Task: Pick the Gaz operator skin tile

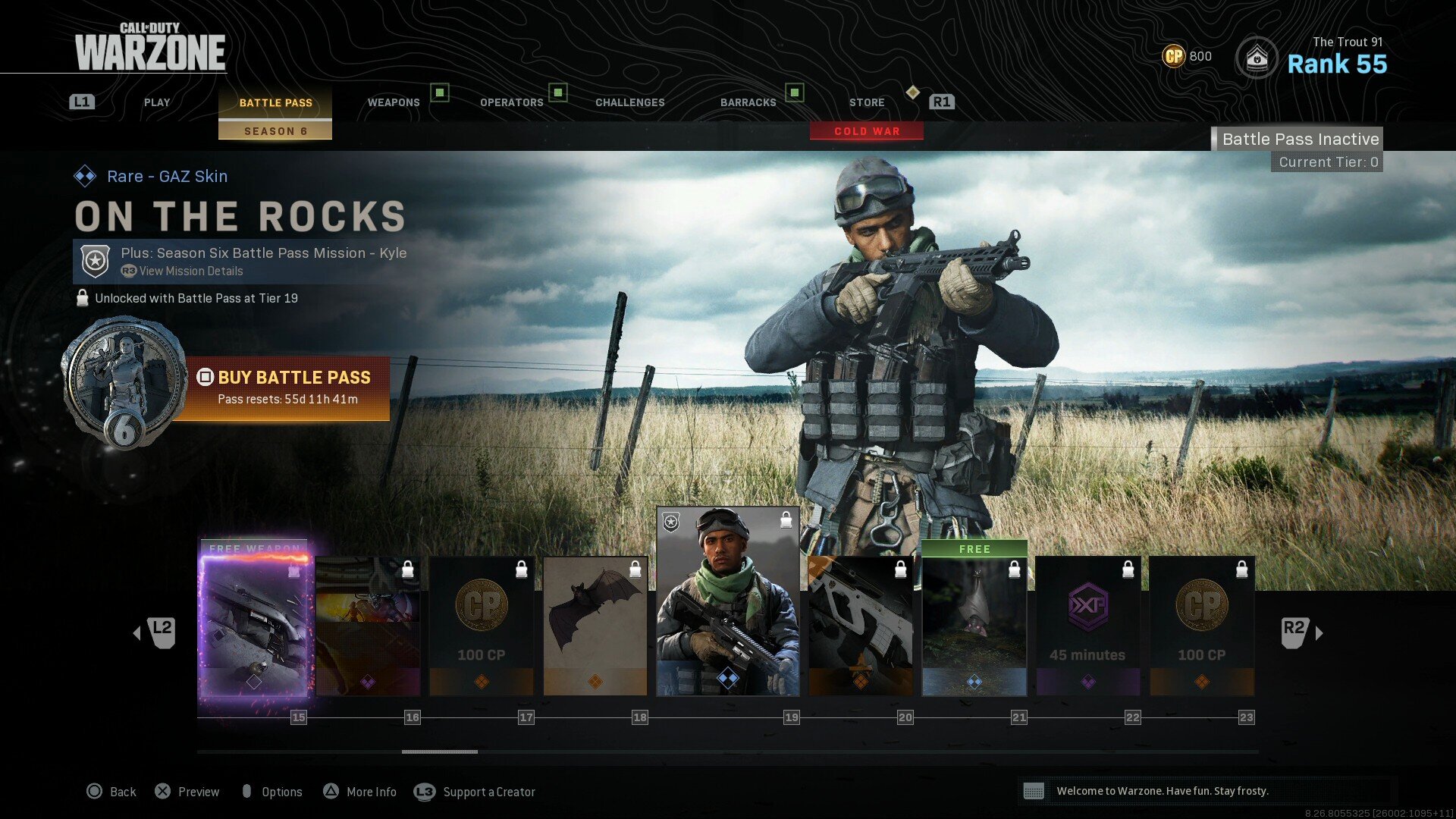Action: pyautogui.click(x=727, y=601)
